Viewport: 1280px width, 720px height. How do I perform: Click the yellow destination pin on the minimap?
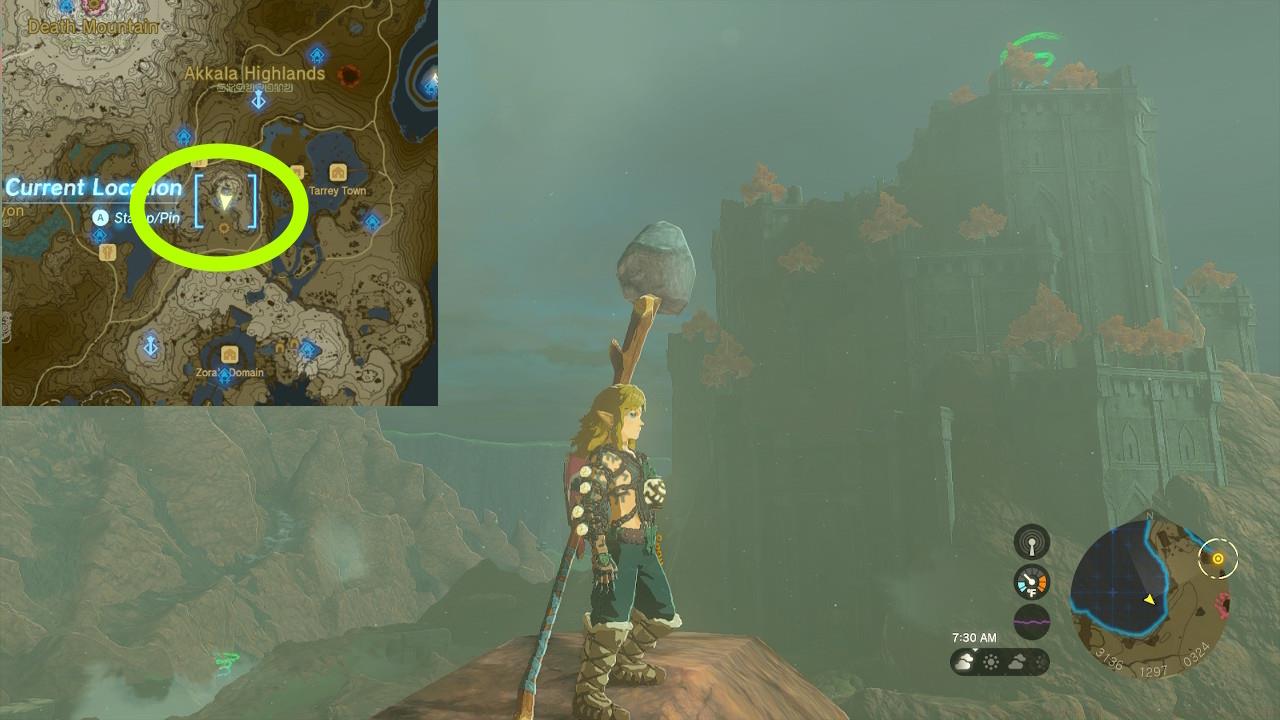(1218, 558)
